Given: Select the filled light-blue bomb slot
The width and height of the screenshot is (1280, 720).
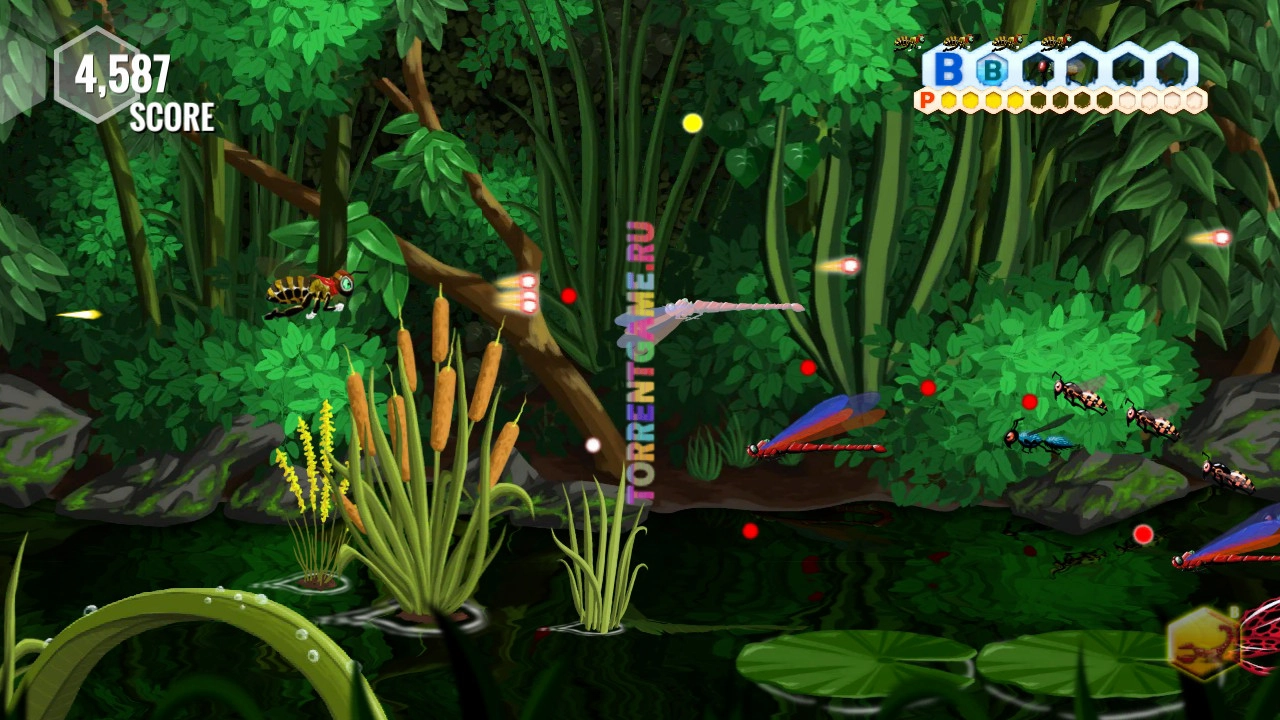Looking at the screenshot, I should (992, 70).
